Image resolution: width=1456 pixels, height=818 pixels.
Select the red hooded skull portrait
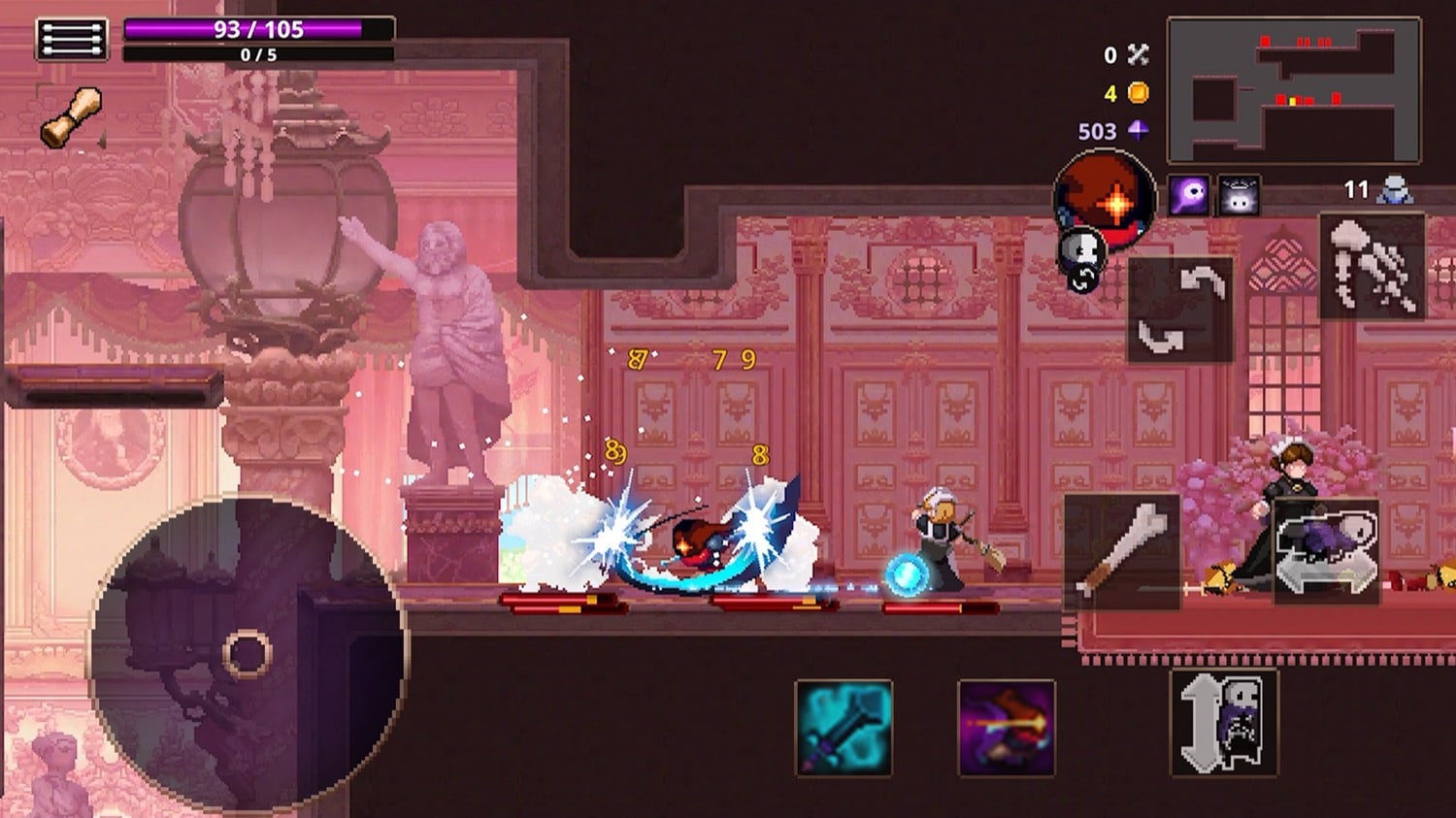tap(1107, 201)
